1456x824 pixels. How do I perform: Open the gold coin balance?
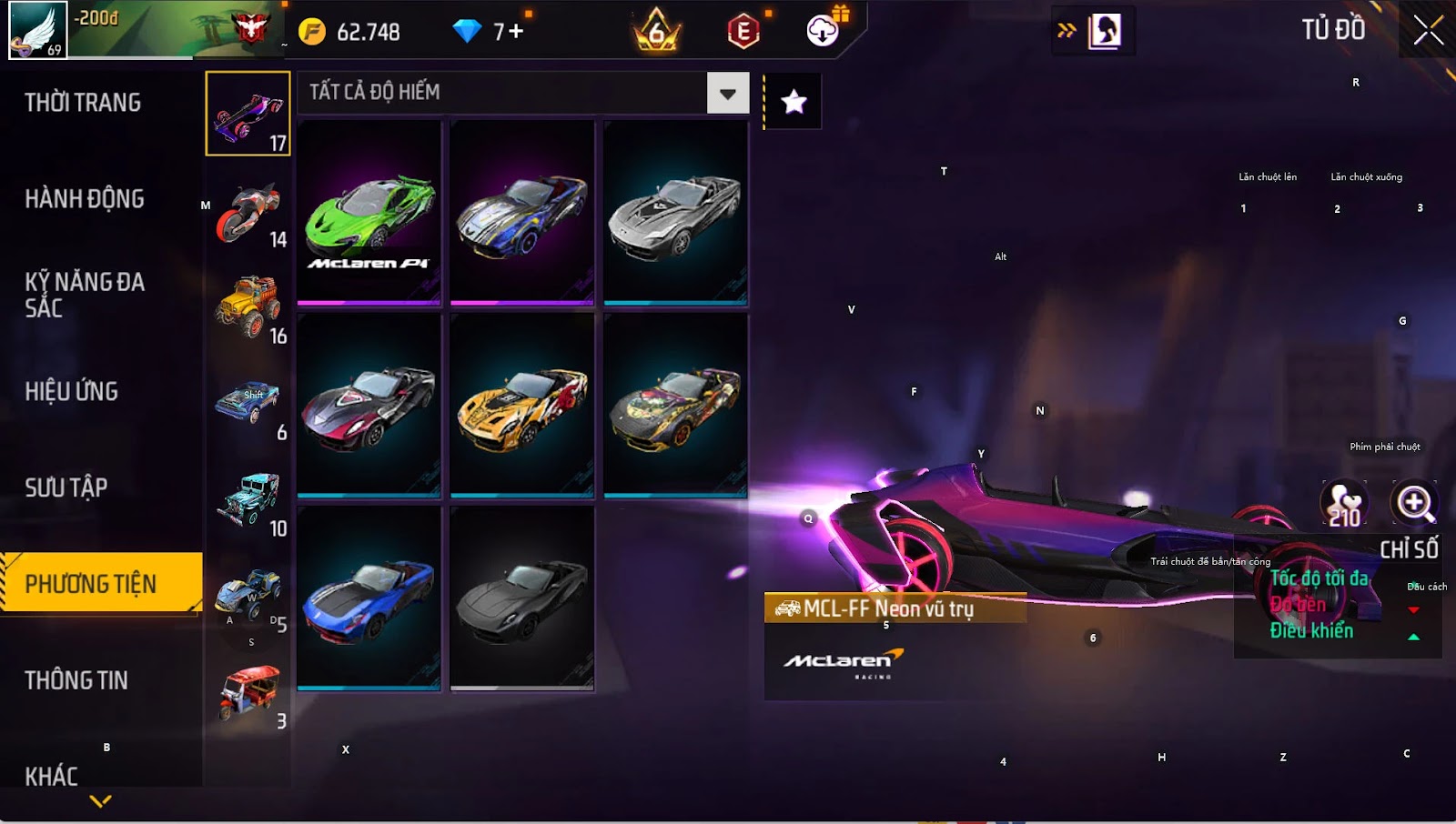(x=355, y=32)
